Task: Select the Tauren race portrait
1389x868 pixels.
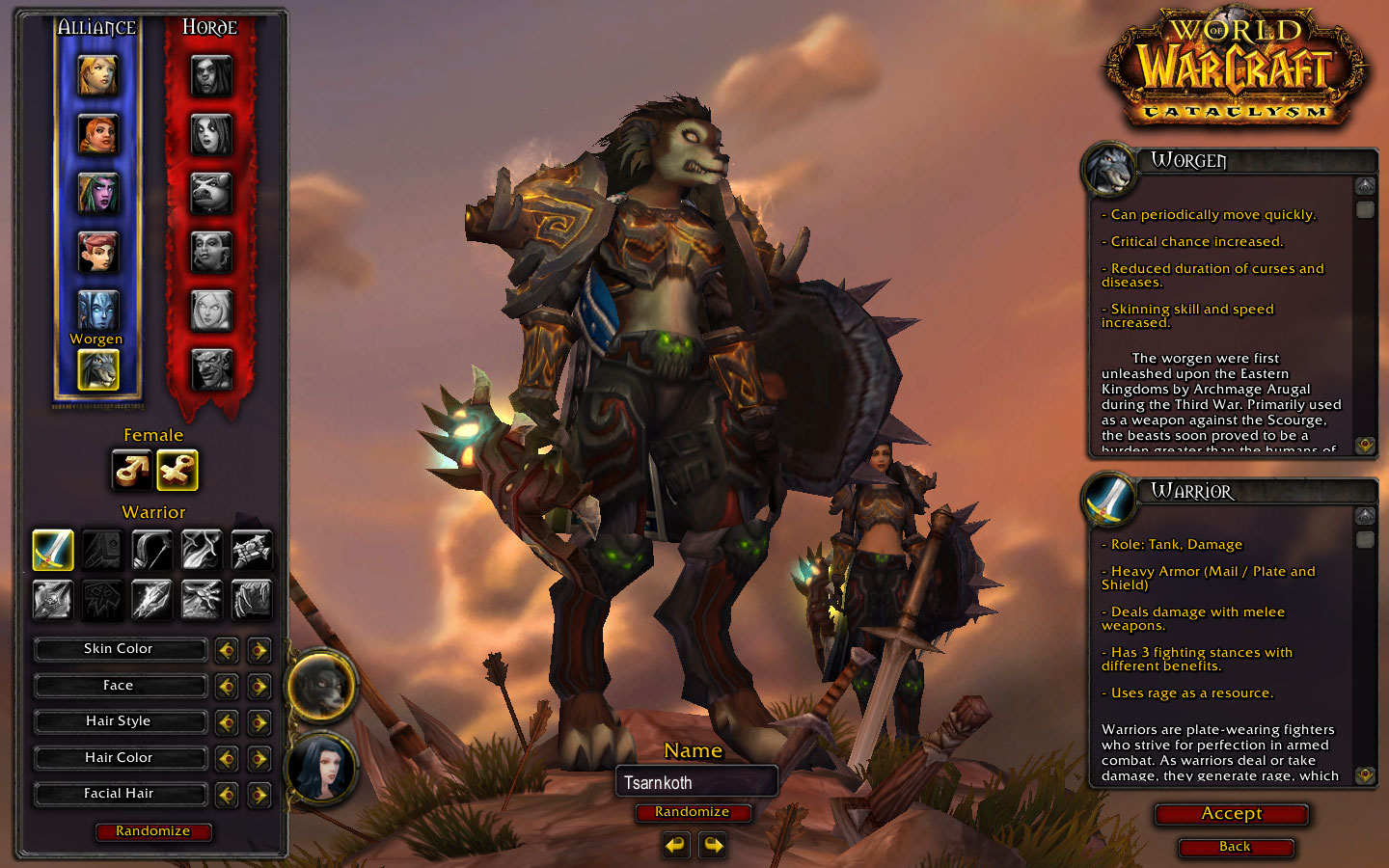Action: 211,193
